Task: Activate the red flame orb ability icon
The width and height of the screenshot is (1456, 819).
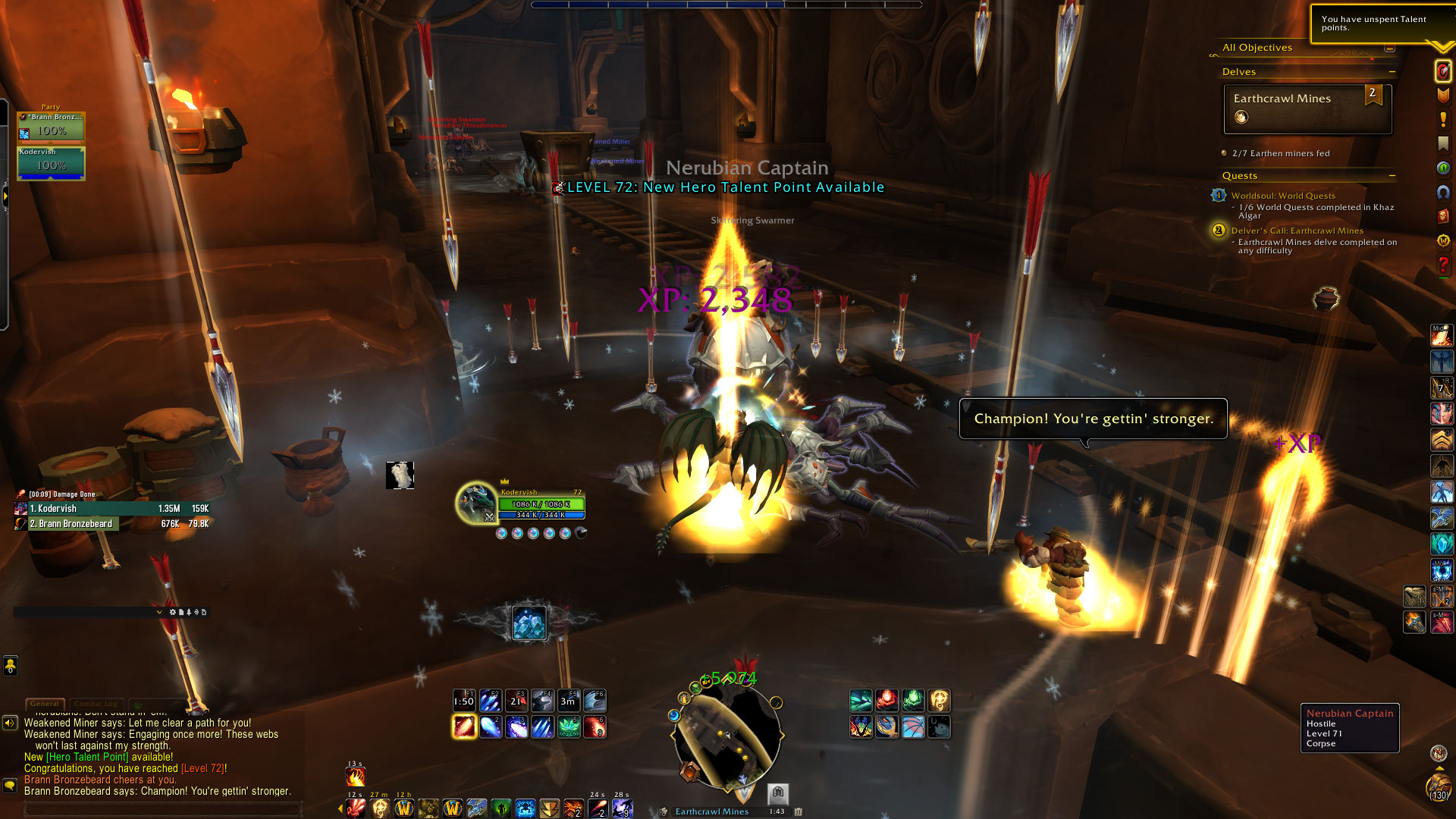Action: [x=886, y=700]
